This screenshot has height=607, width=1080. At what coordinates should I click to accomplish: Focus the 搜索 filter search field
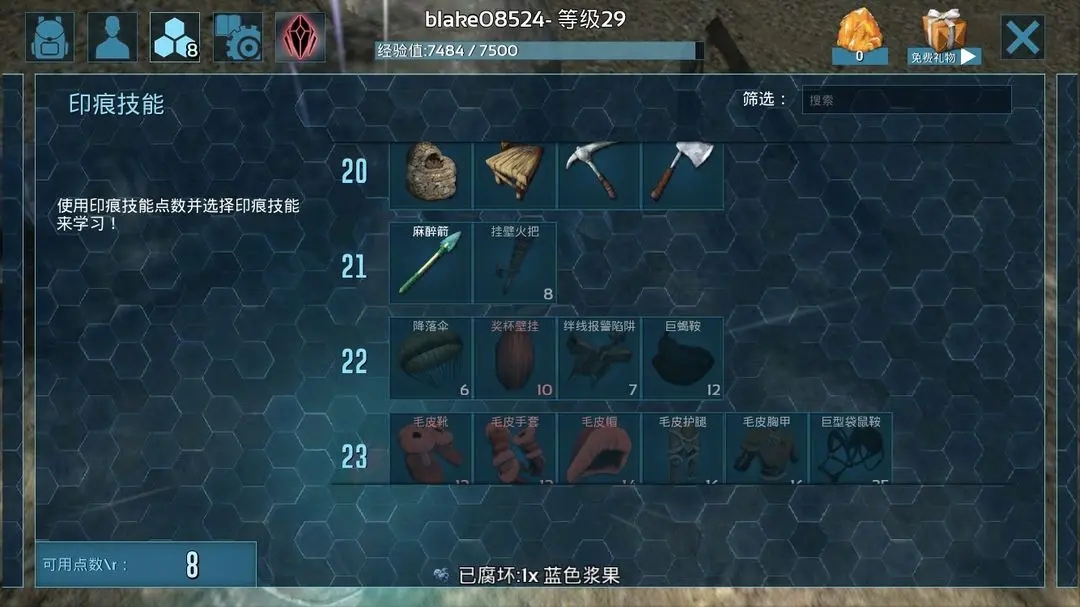tap(906, 100)
